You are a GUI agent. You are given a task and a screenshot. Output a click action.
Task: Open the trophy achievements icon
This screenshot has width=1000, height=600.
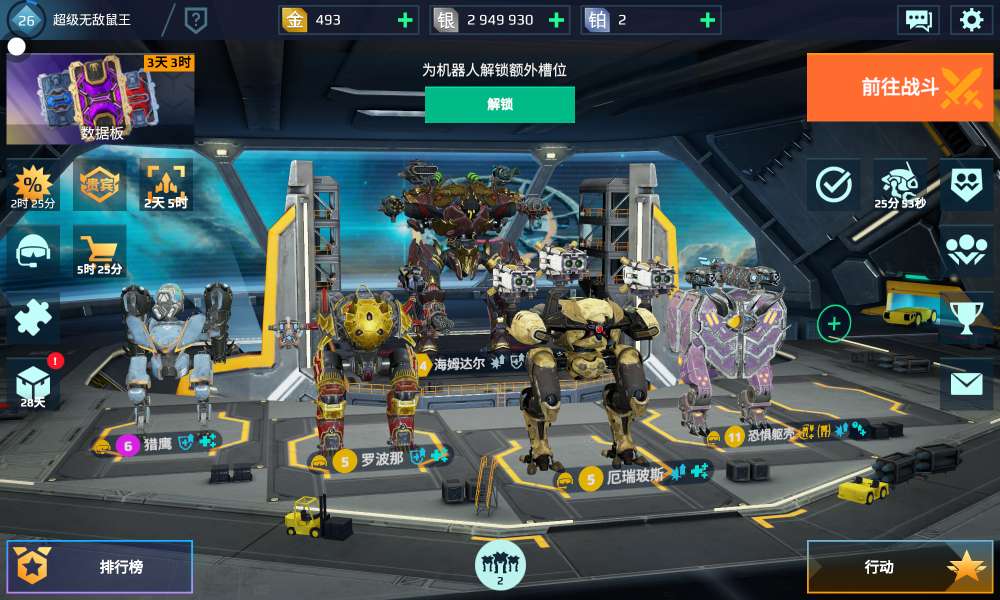pyautogui.click(x=966, y=318)
